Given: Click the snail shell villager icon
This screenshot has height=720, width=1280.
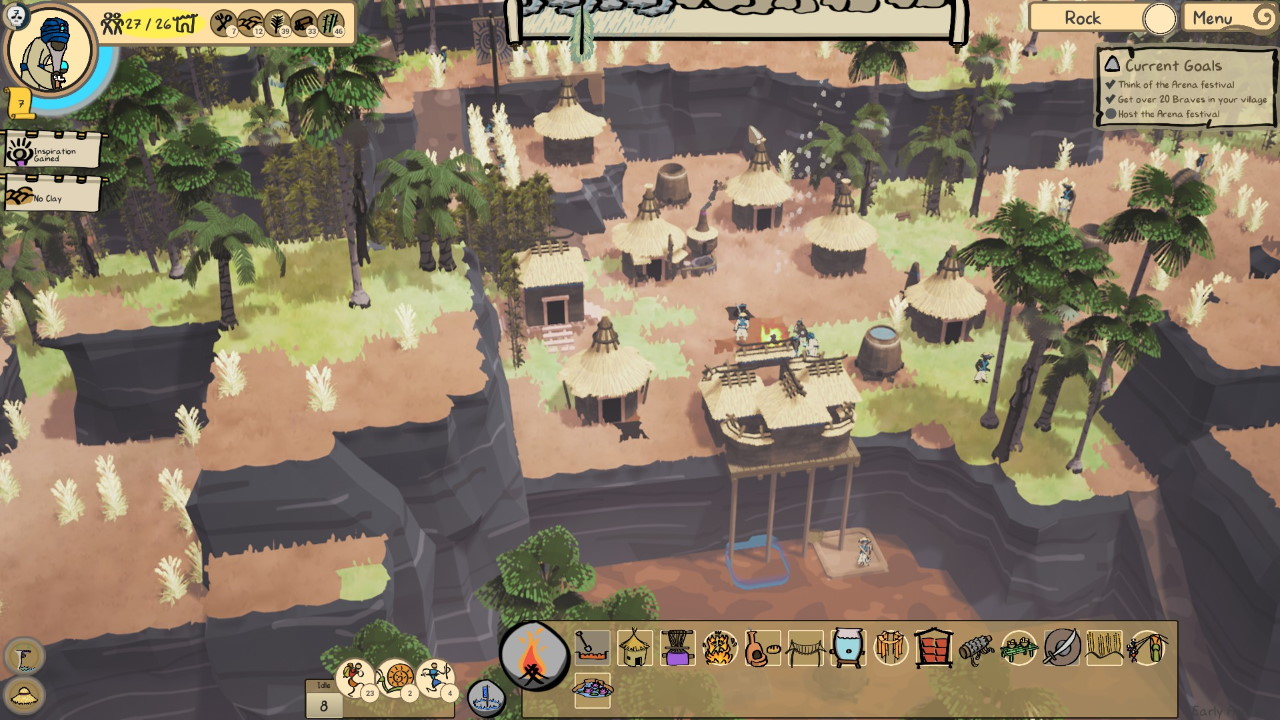Looking at the screenshot, I should [395, 679].
